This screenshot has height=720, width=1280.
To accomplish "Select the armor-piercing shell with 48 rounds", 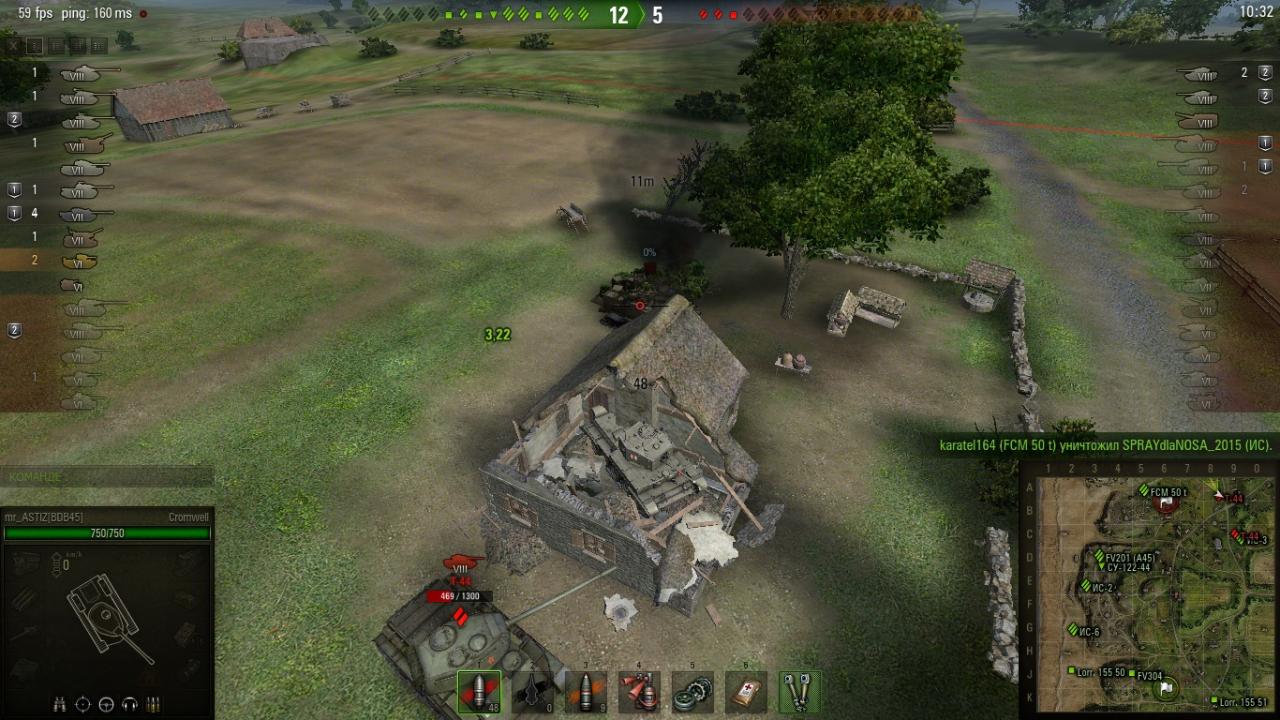I will (x=479, y=692).
